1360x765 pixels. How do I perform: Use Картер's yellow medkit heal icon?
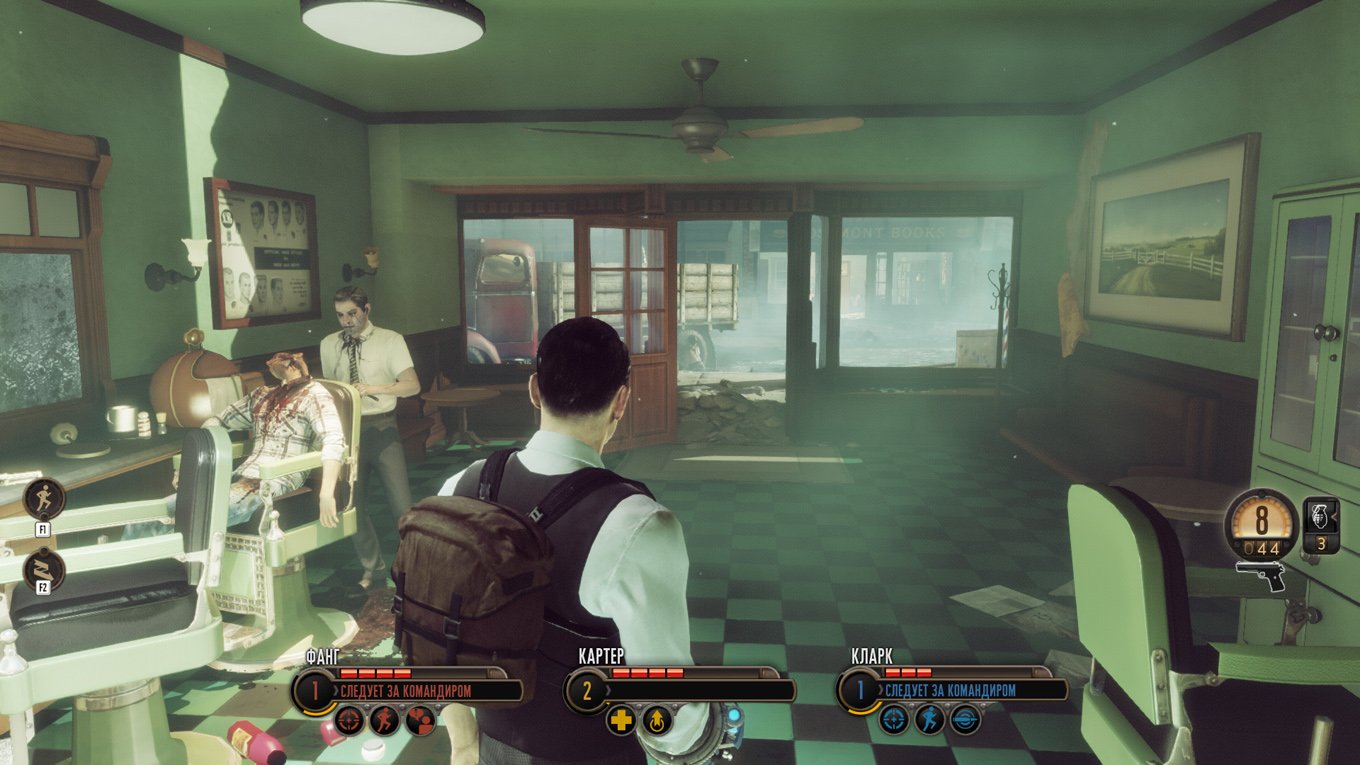pyautogui.click(x=623, y=721)
